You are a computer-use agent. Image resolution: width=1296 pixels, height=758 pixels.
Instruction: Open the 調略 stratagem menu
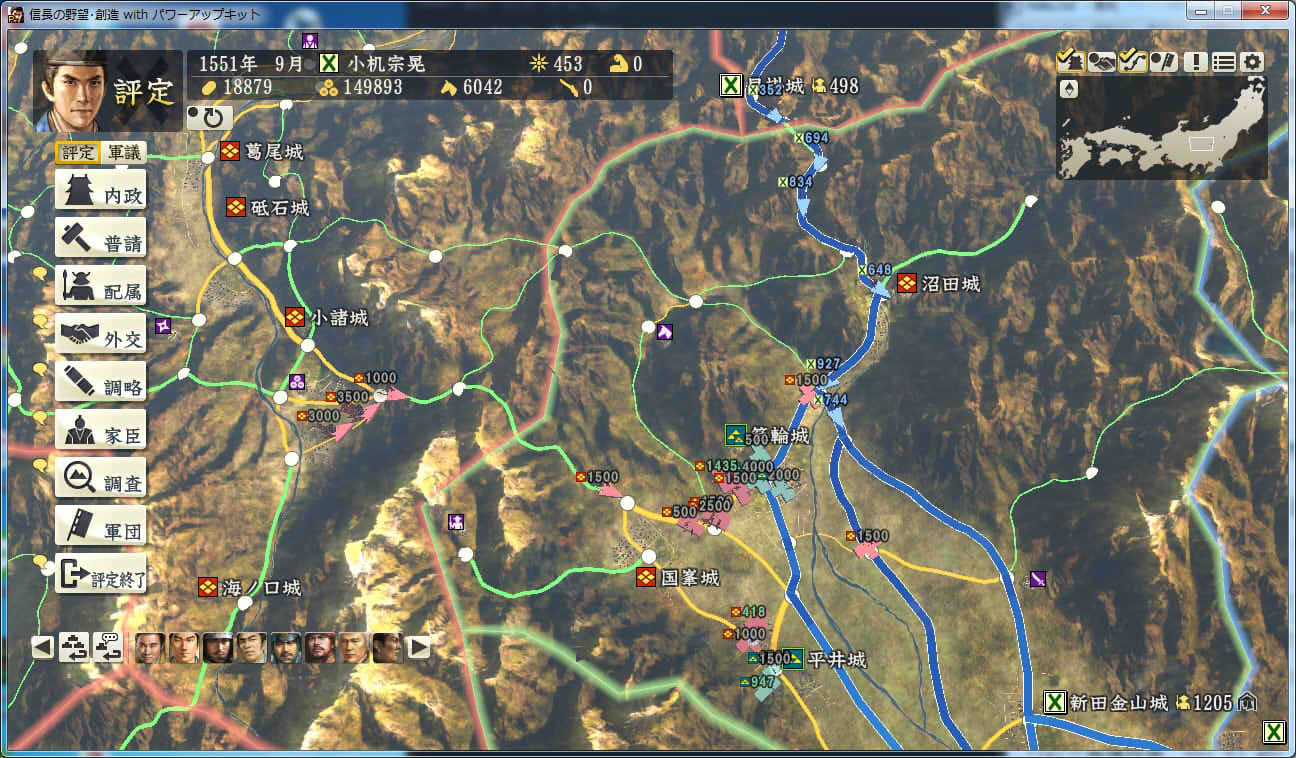(100, 383)
